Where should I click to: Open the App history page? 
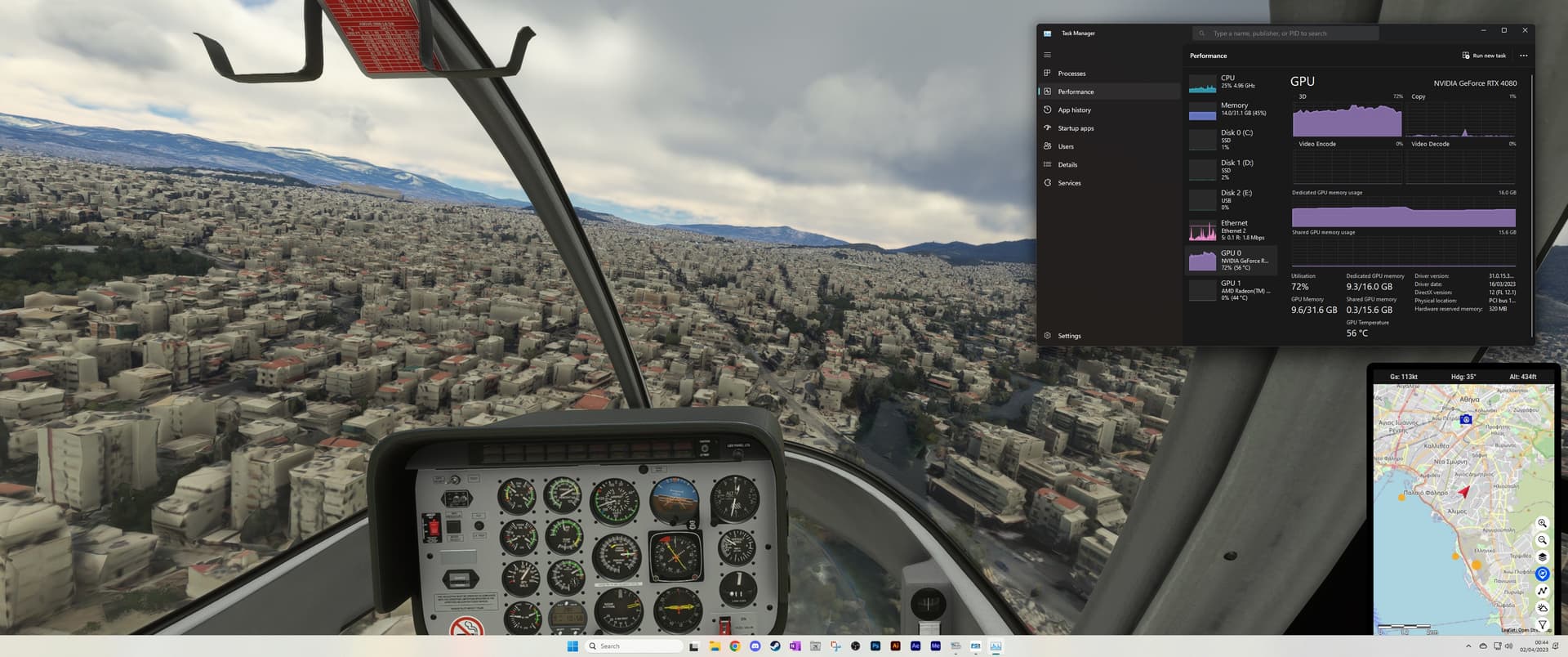tap(1073, 109)
